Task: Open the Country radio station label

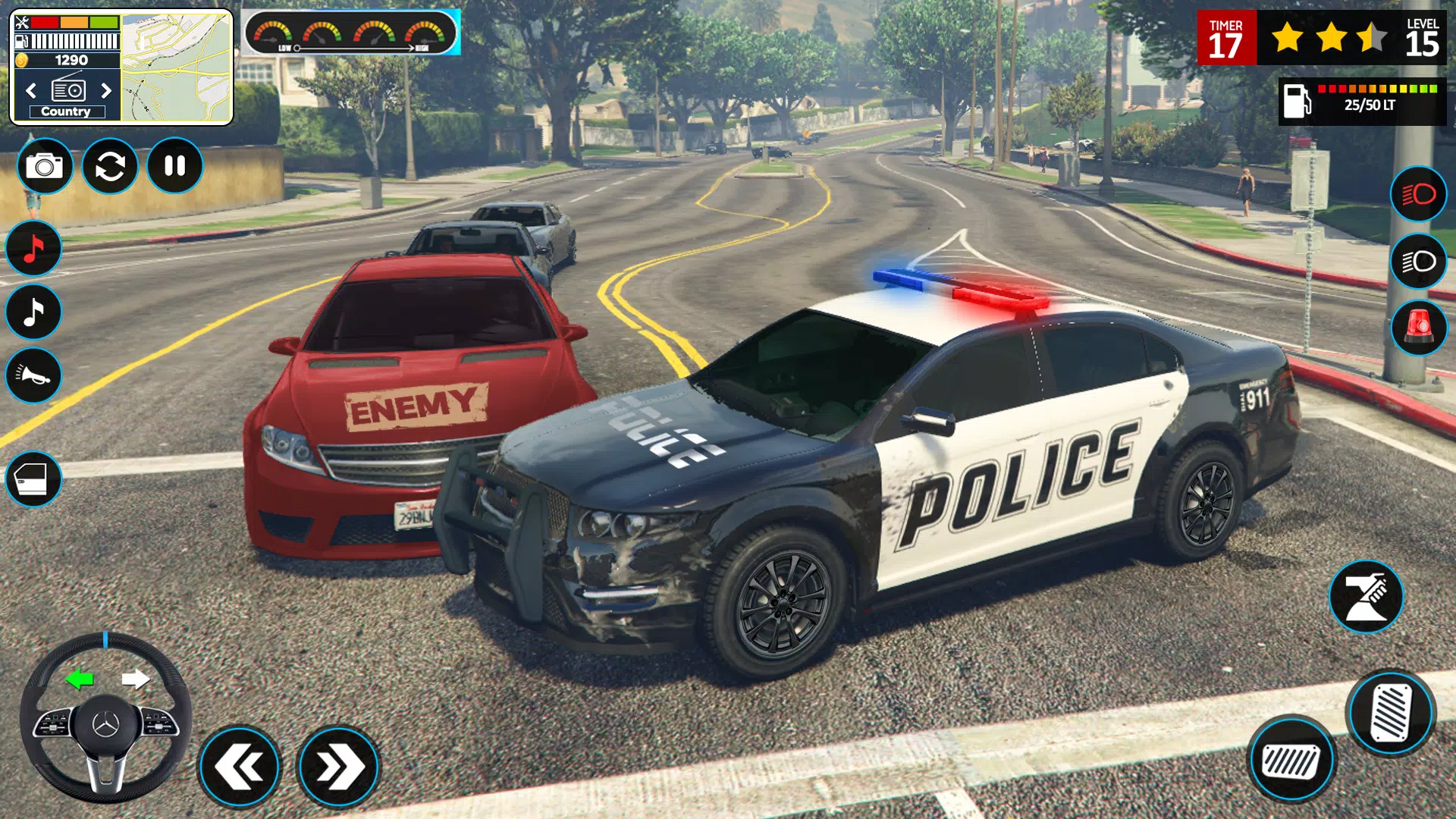Action: coord(67,111)
